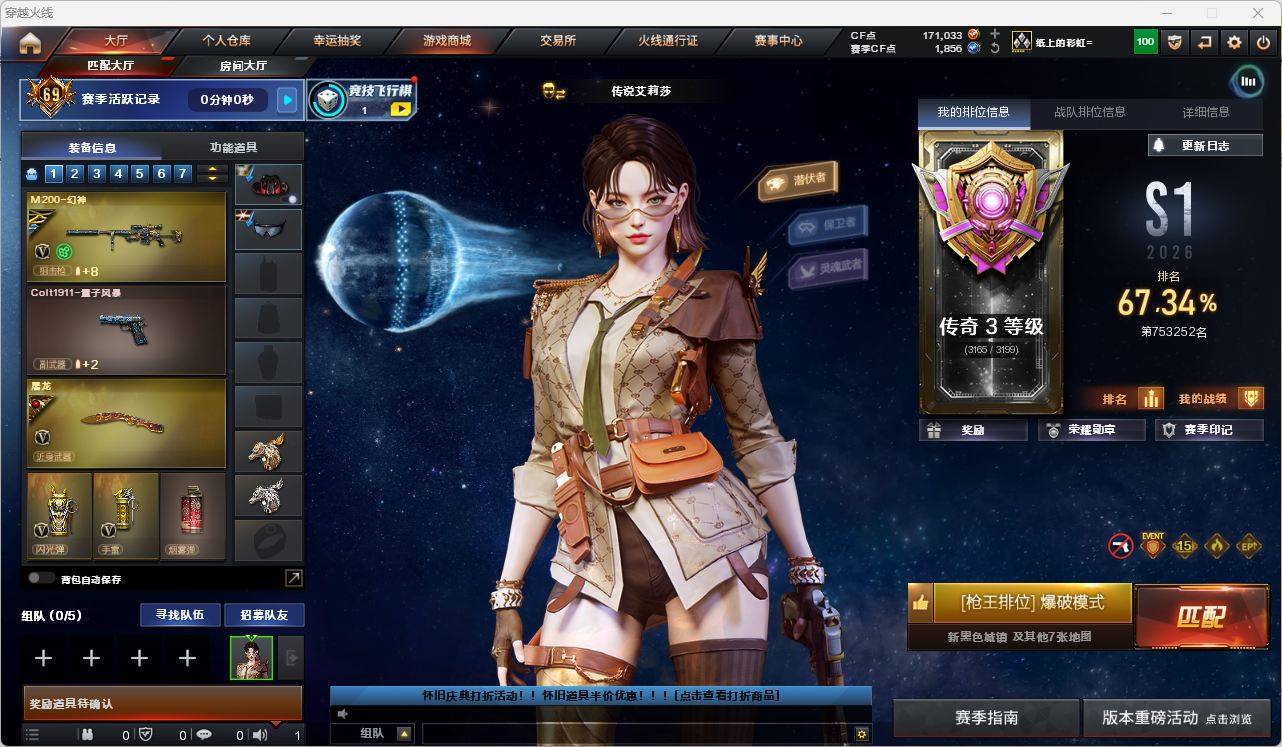Open the 交易所 exchange
The height and width of the screenshot is (747, 1282).
coord(558,41)
